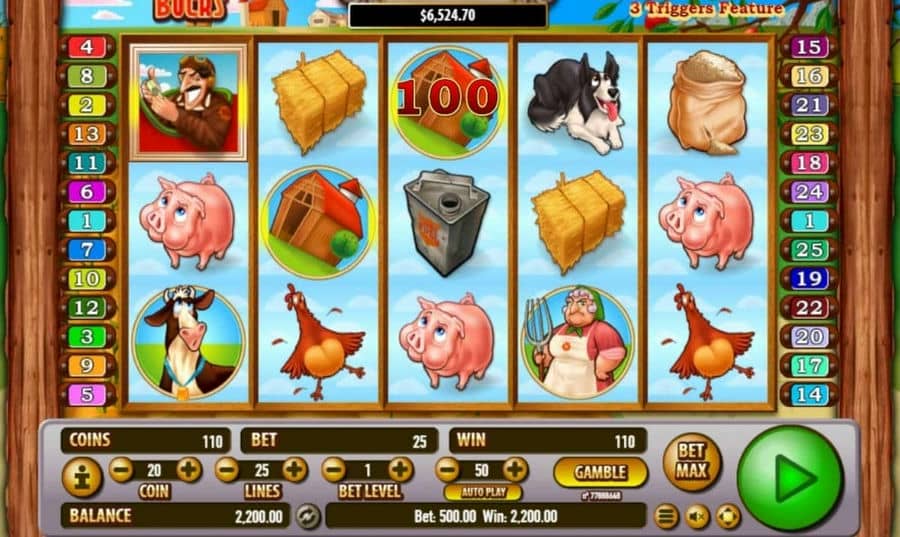
Task: Open the hamburger menu icon
Action: pyautogui.click(x=666, y=516)
